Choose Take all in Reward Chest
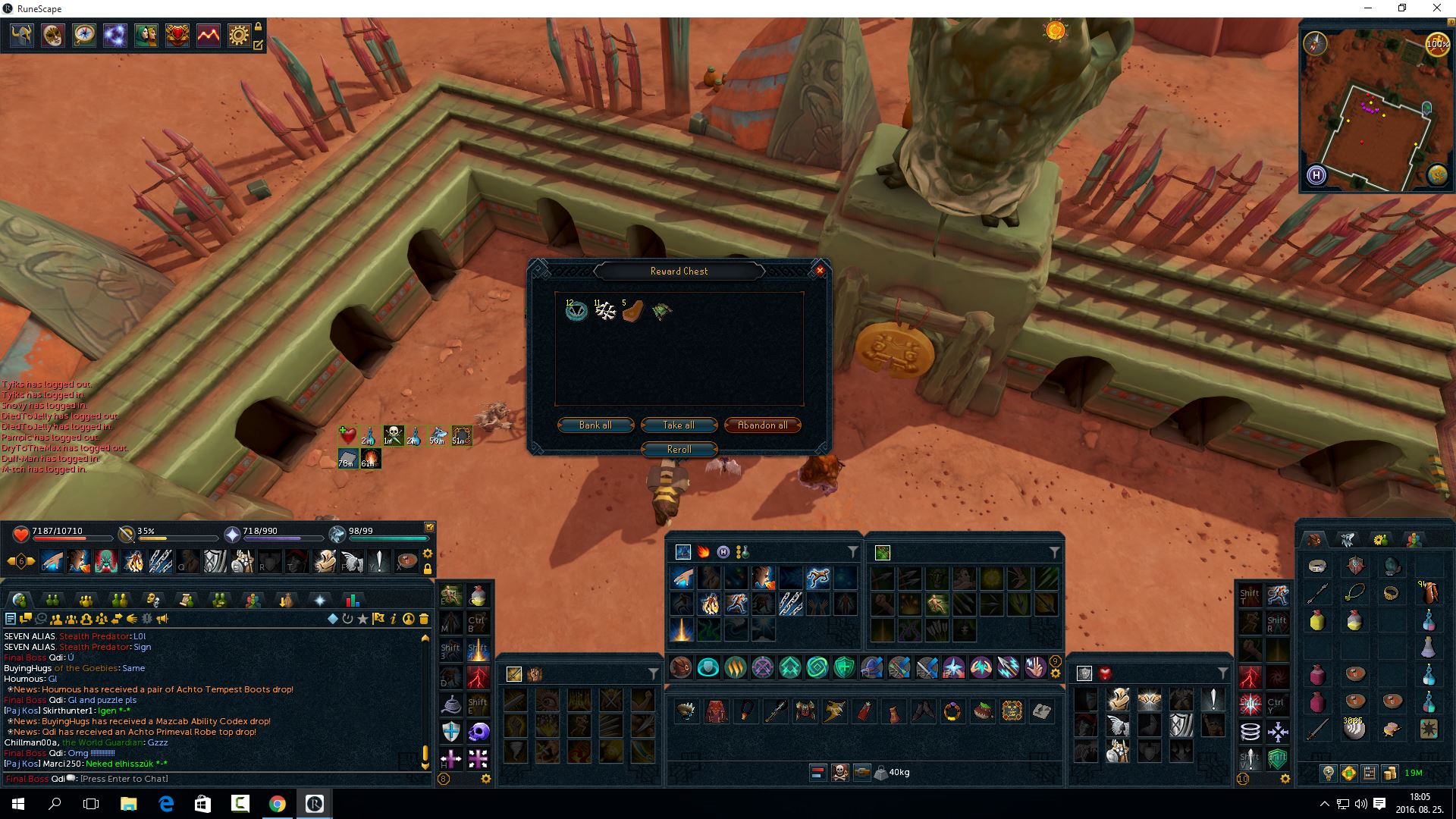Viewport: 1456px width, 819px height. (x=679, y=425)
